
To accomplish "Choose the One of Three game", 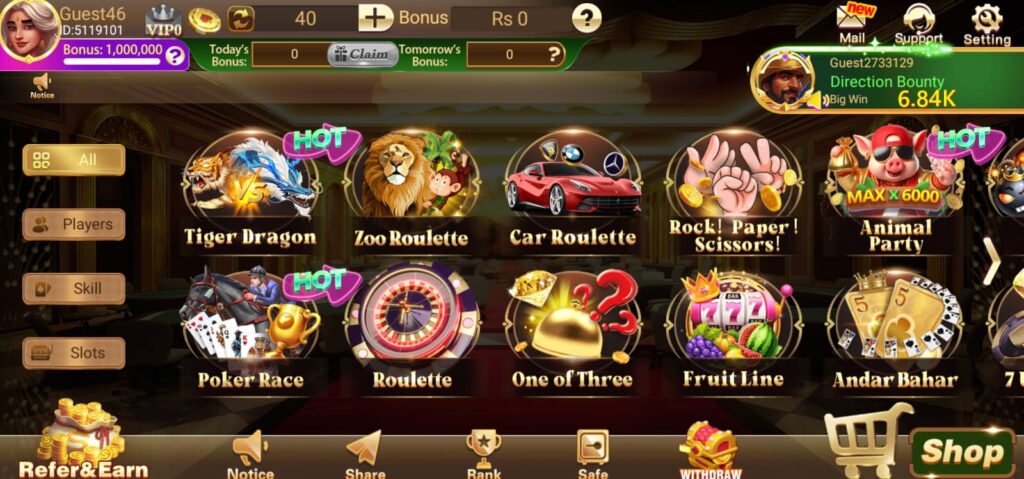I will (572, 330).
